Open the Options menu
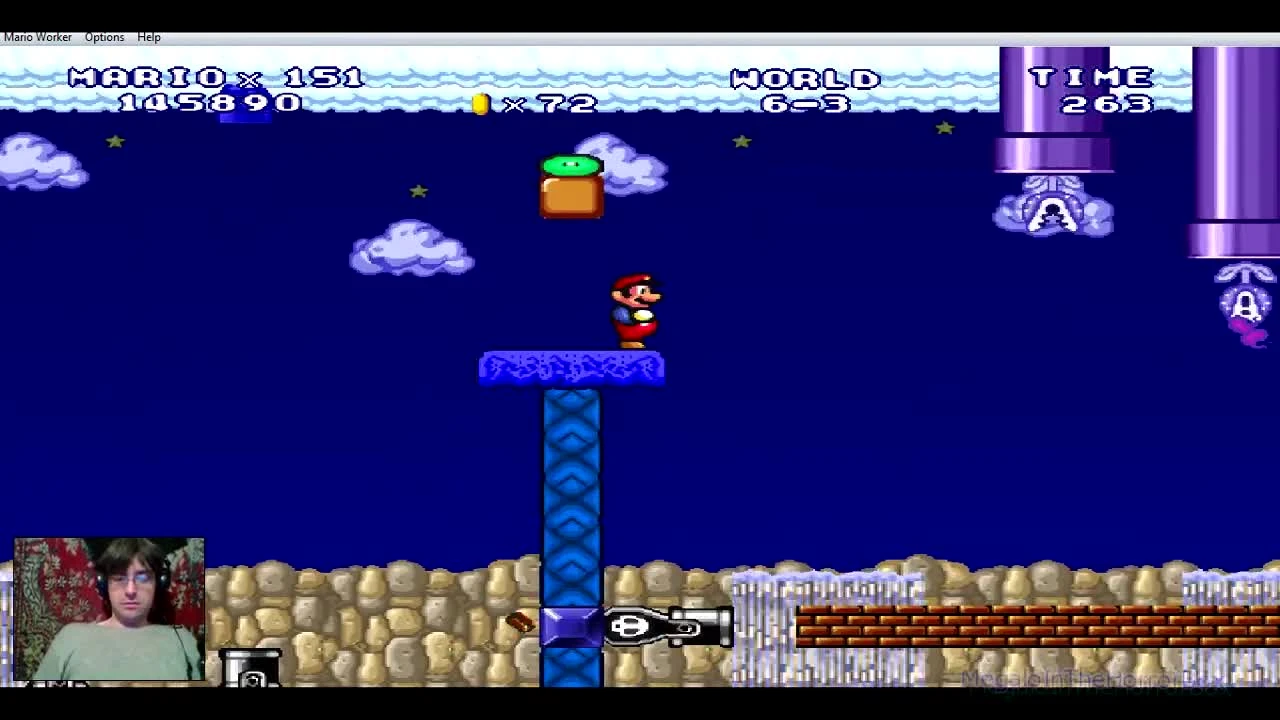Viewport: 1280px width, 720px height. click(x=104, y=37)
